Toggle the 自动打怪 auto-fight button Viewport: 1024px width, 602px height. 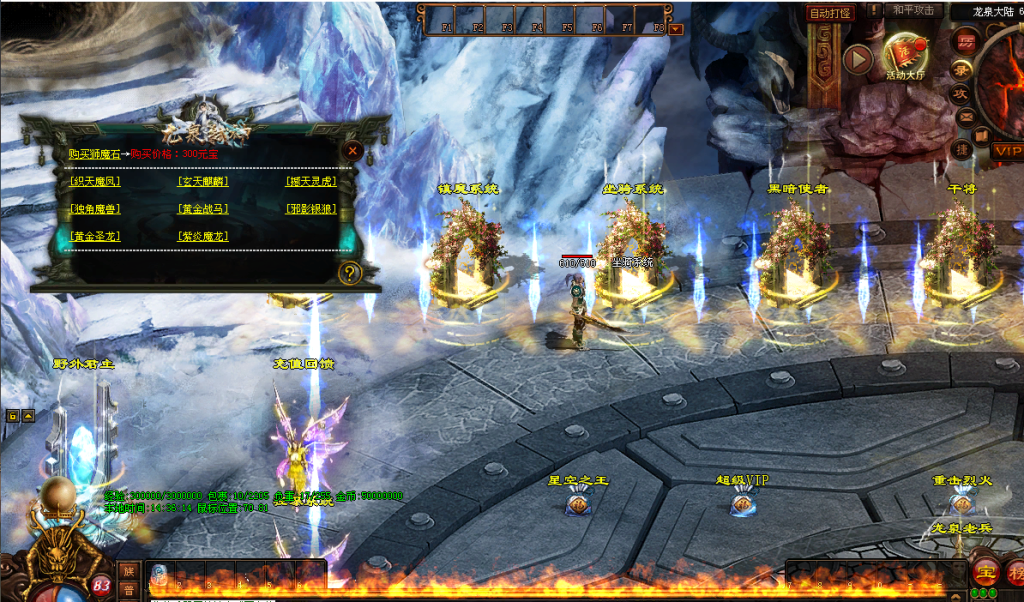tap(830, 13)
